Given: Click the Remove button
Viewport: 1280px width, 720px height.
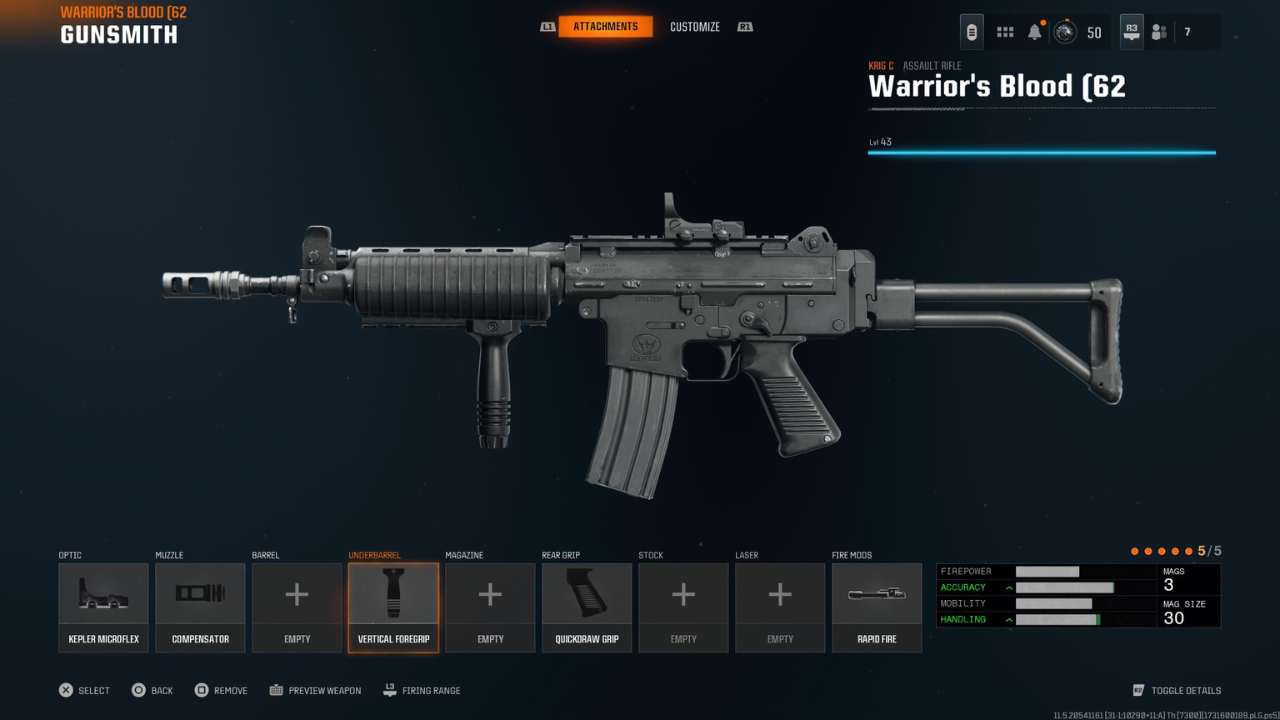Looking at the screenshot, I should pos(220,690).
